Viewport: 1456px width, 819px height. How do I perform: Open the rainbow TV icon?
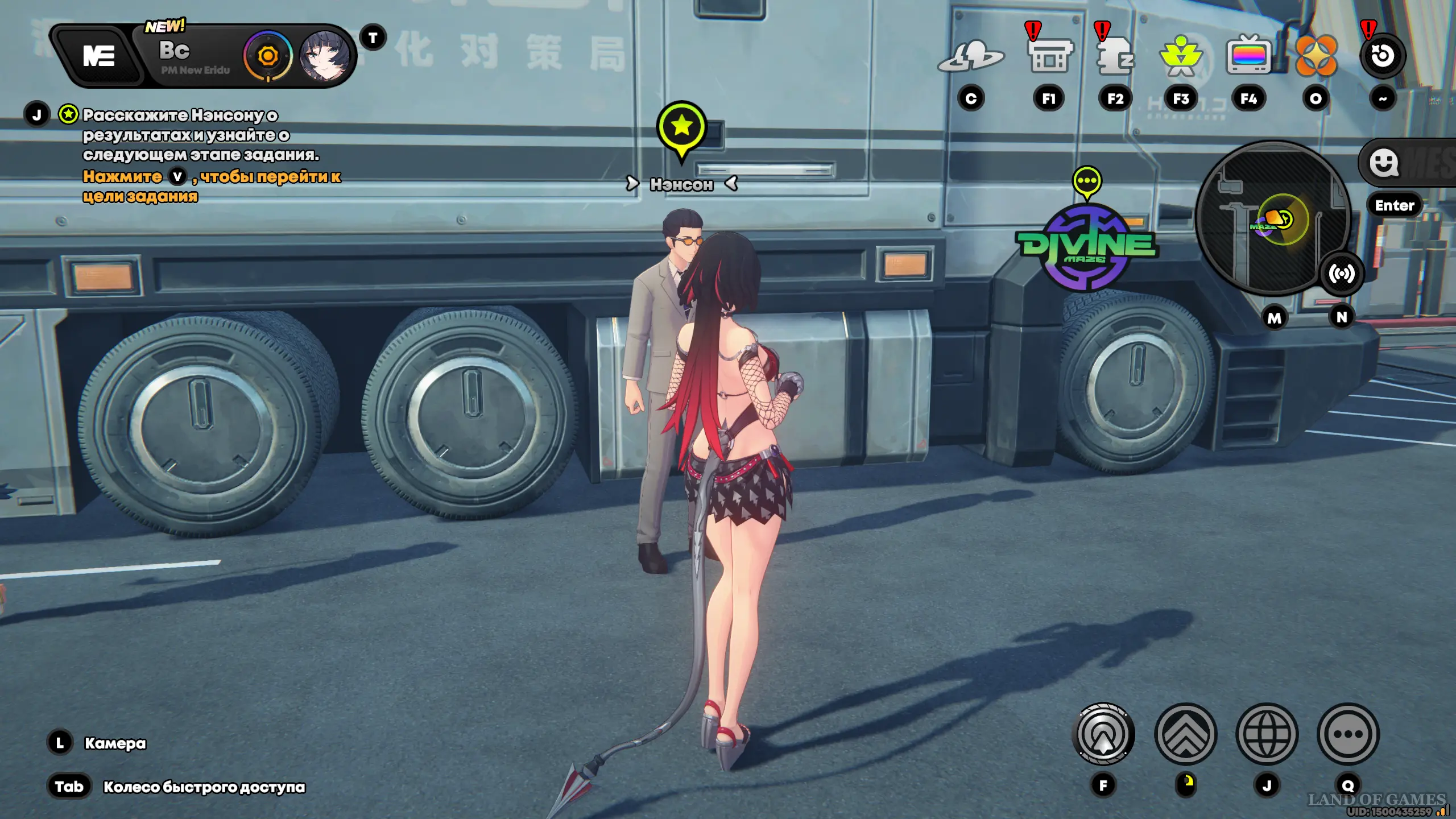pyautogui.click(x=1248, y=56)
